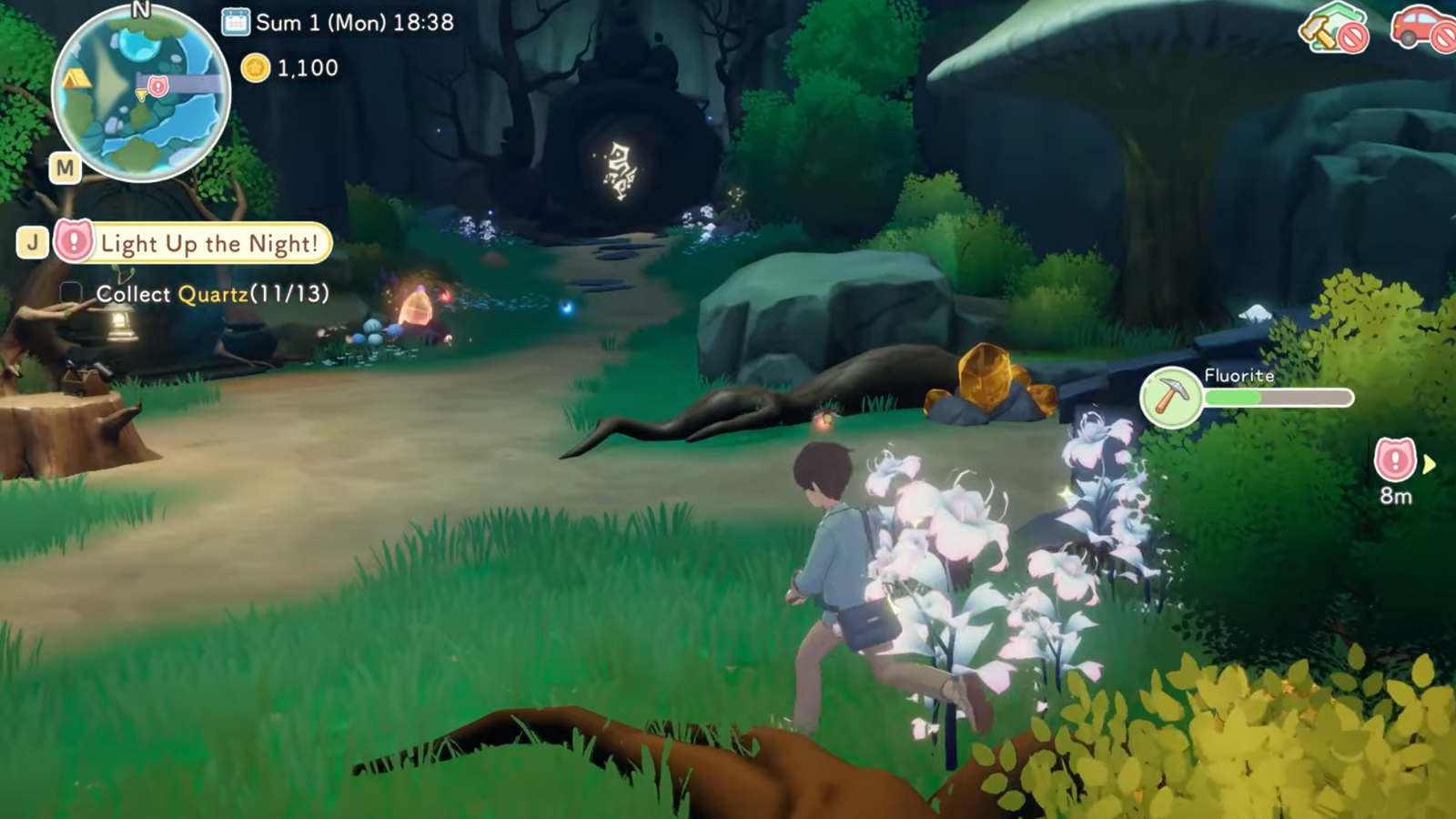Click the pink quest waypoint marker showing 8m
The height and width of the screenshot is (819, 1456).
(1394, 460)
